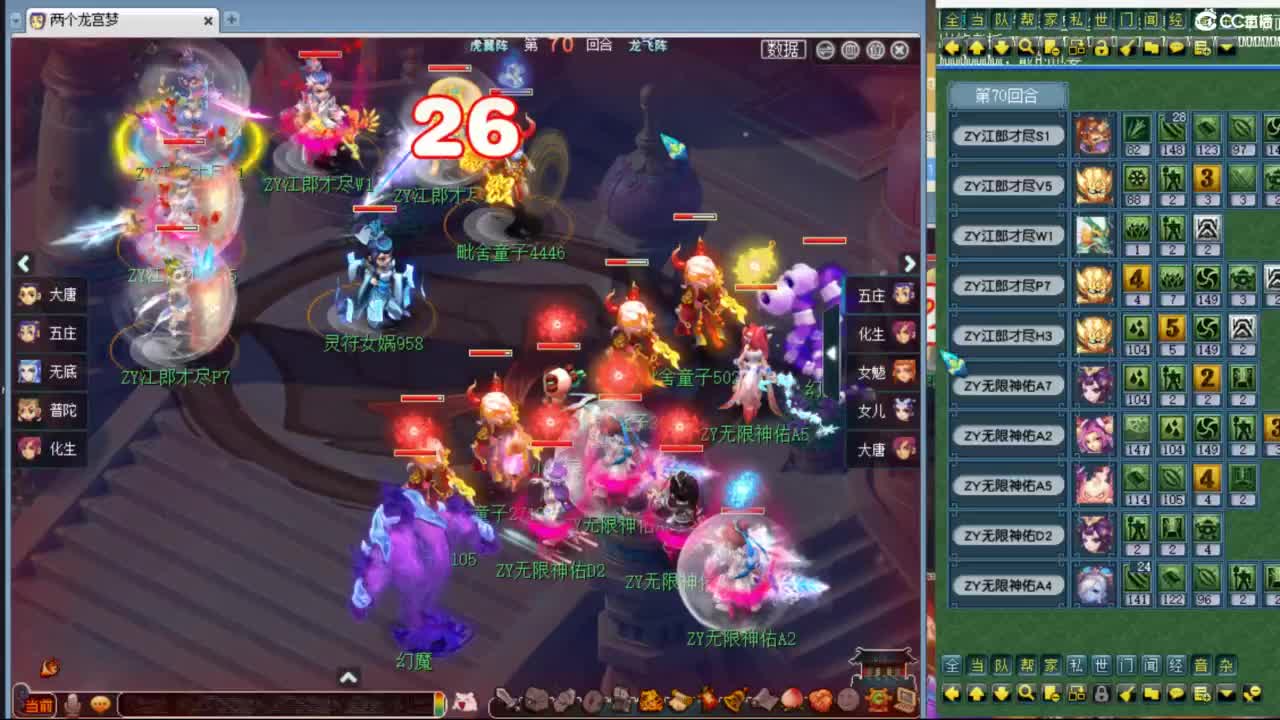Click the sword icon on the item hotbar

(506, 700)
